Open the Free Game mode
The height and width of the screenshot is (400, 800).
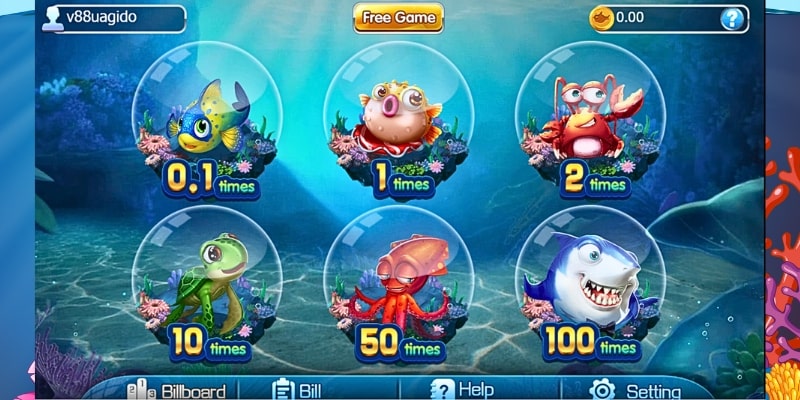coord(398,17)
